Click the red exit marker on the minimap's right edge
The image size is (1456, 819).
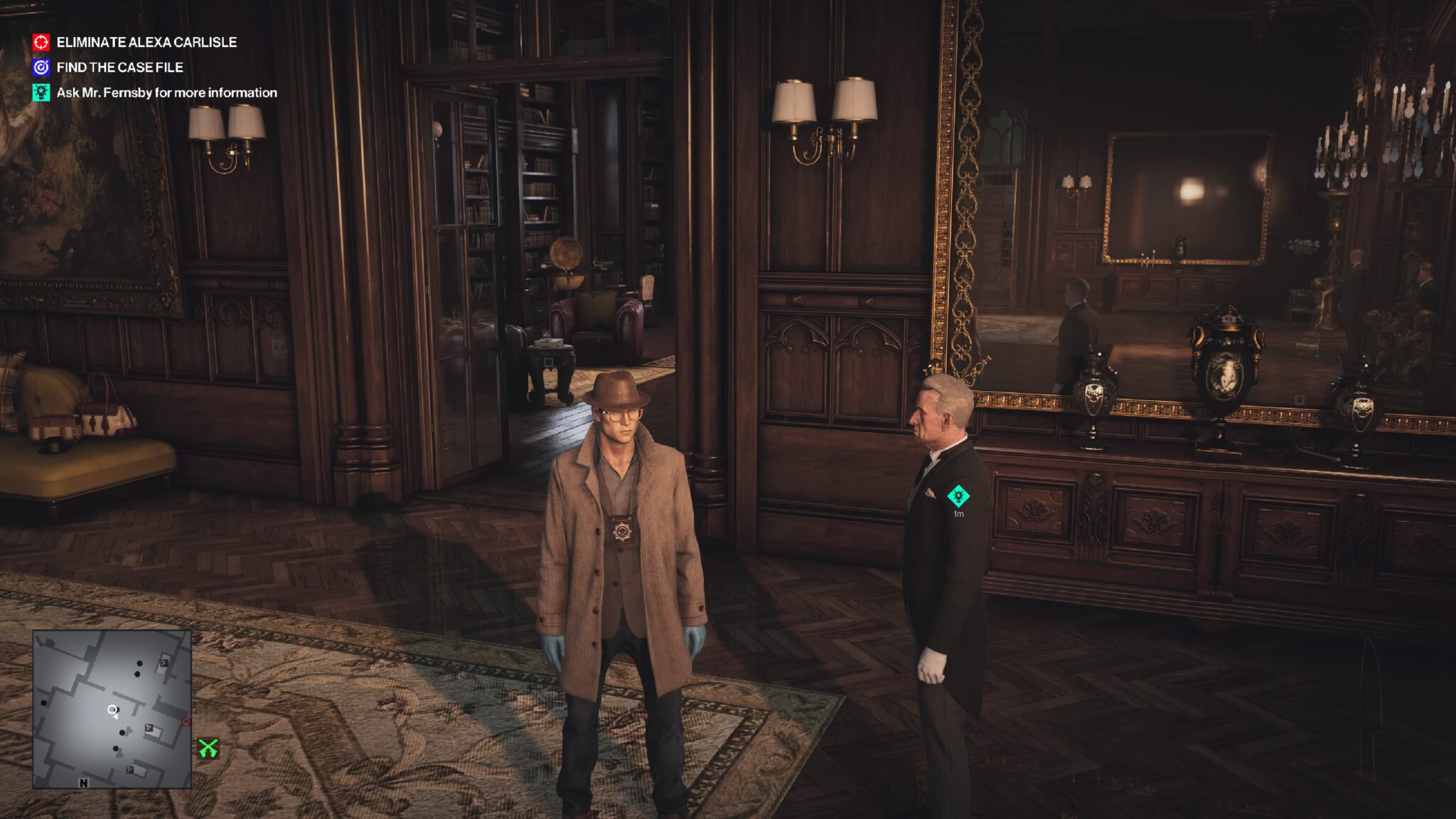[x=186, y=721]
